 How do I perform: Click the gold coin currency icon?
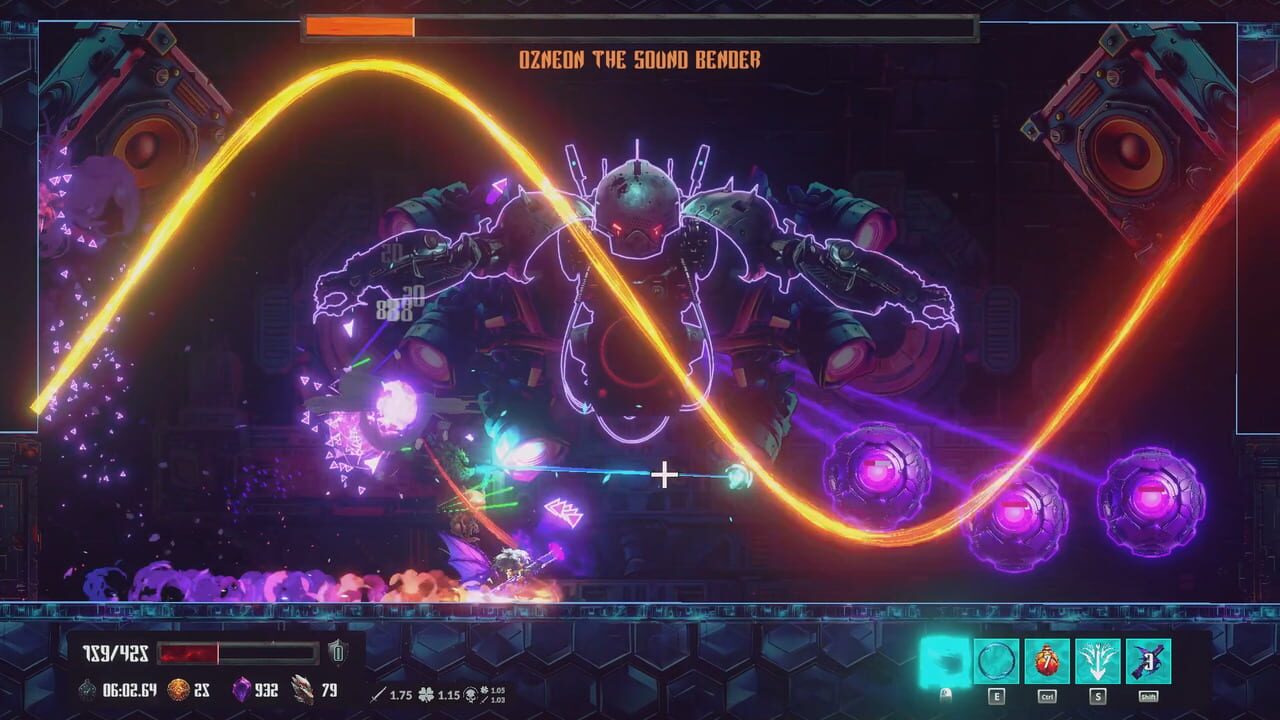(x=176, y=690)
